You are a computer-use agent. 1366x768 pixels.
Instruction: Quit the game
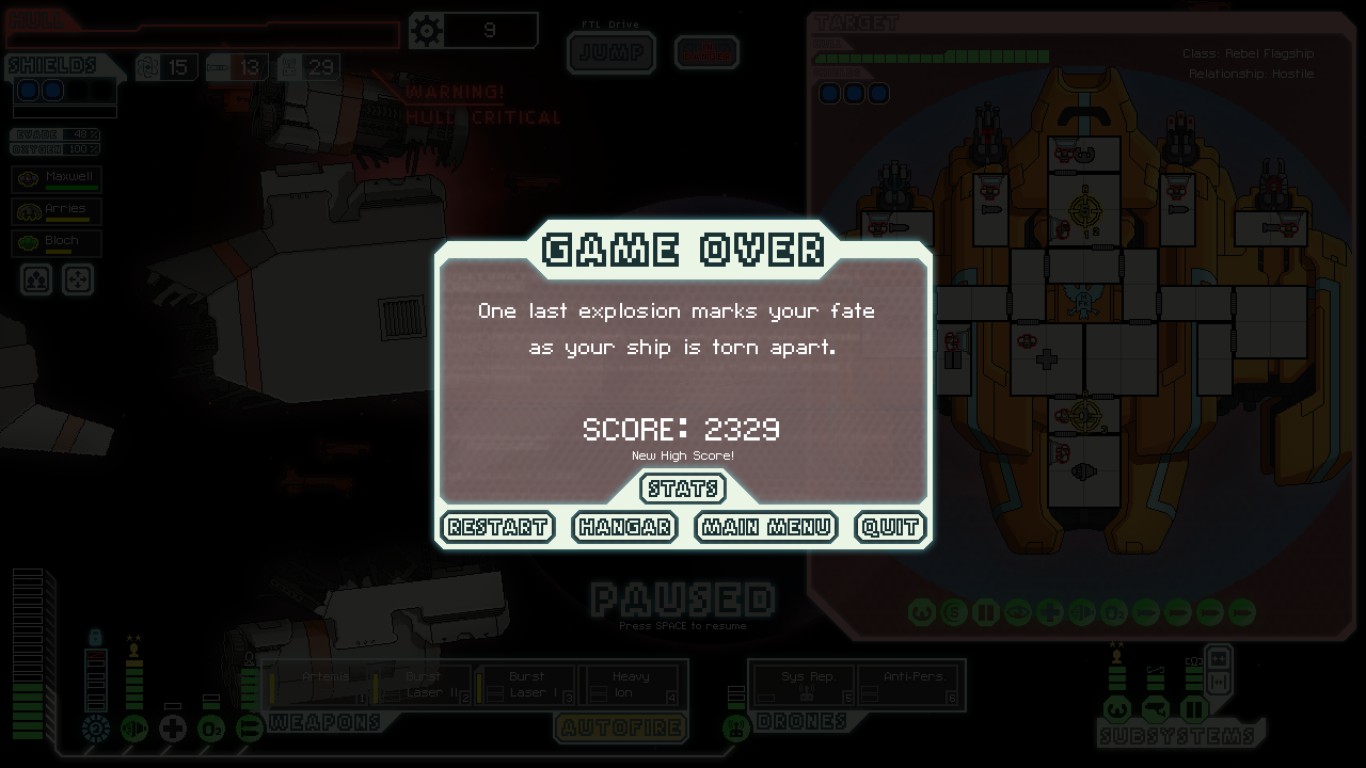point(889,527)
